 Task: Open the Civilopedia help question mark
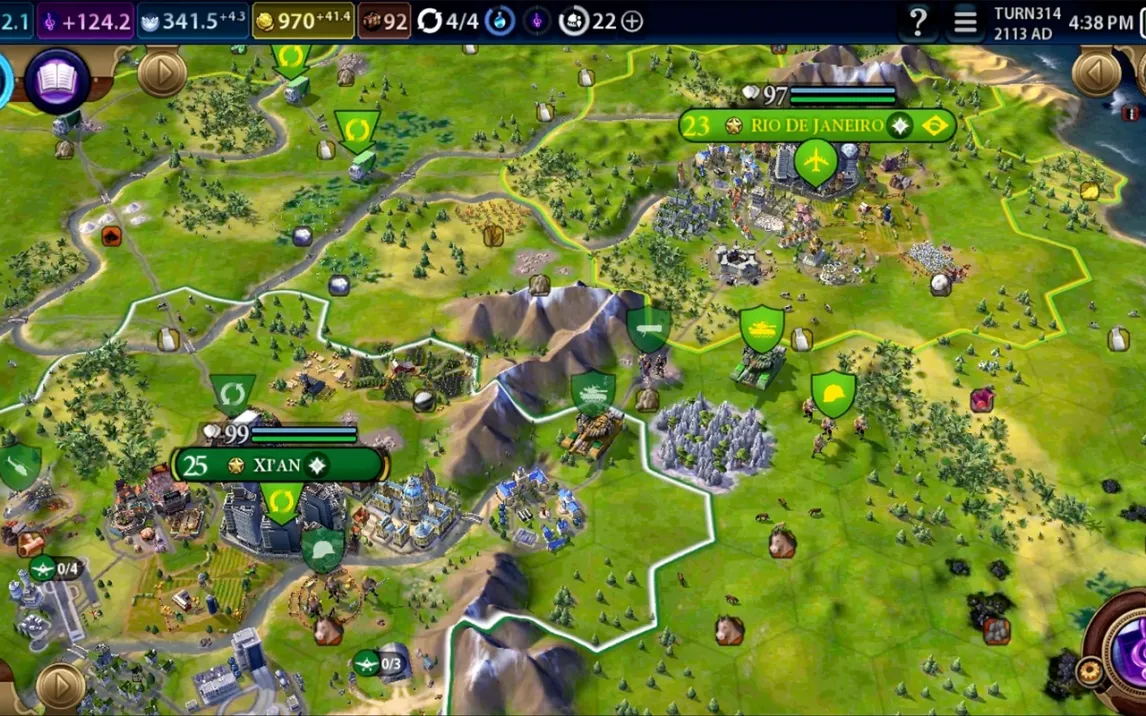pos(917,21)
